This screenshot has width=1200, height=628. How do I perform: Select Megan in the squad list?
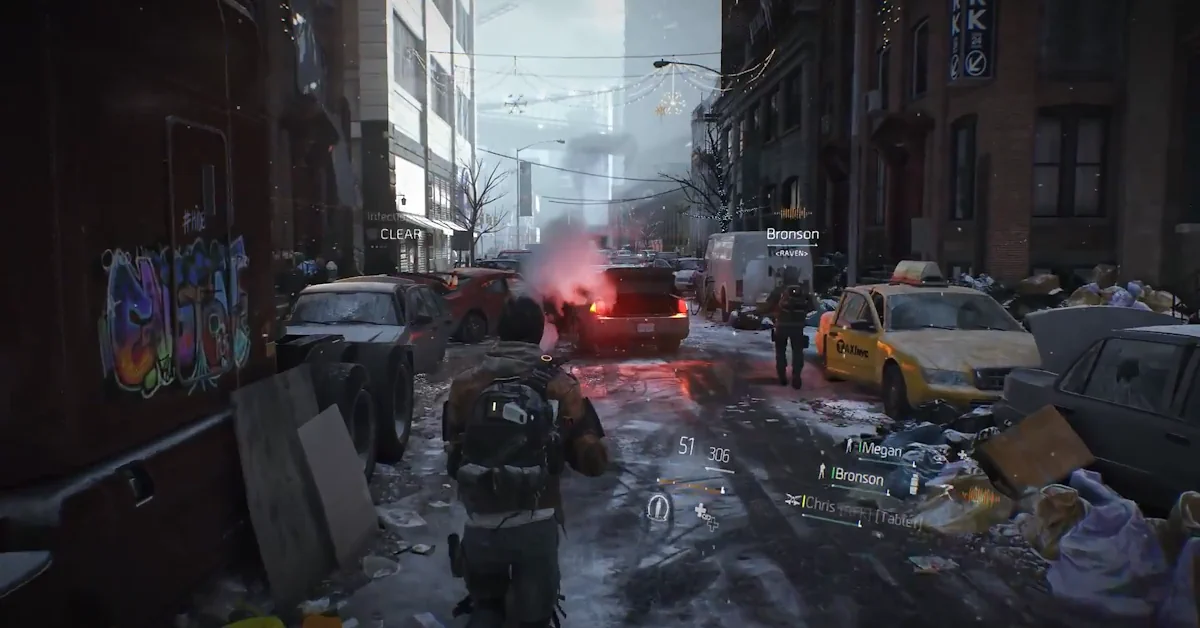[880, 450]
